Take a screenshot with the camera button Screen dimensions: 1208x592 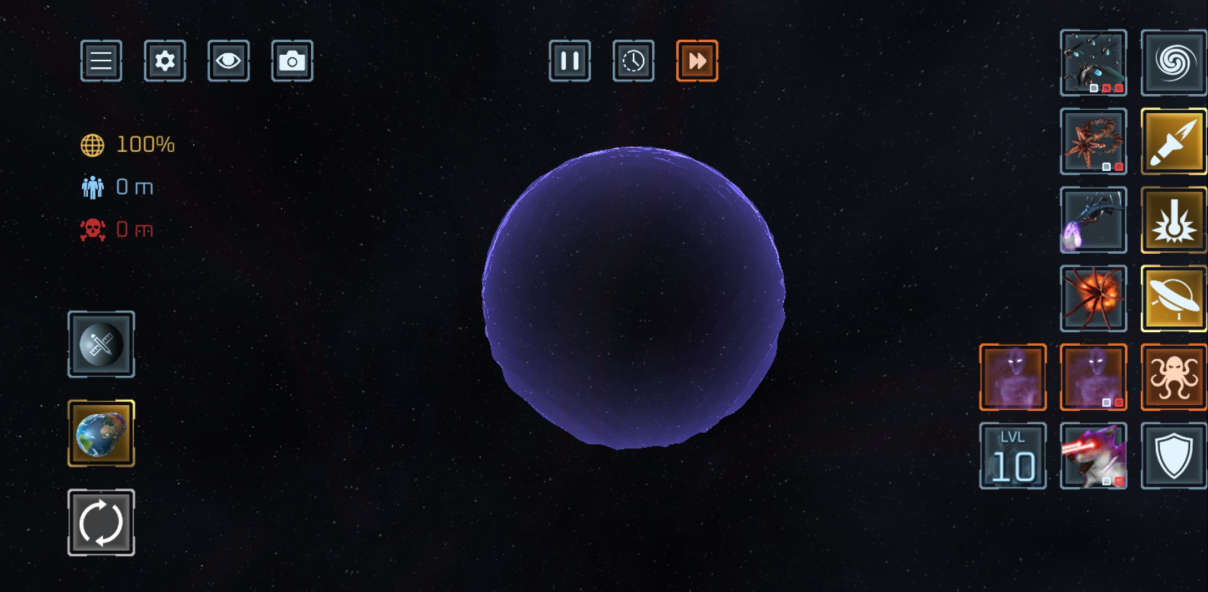(x=292, y=61)
